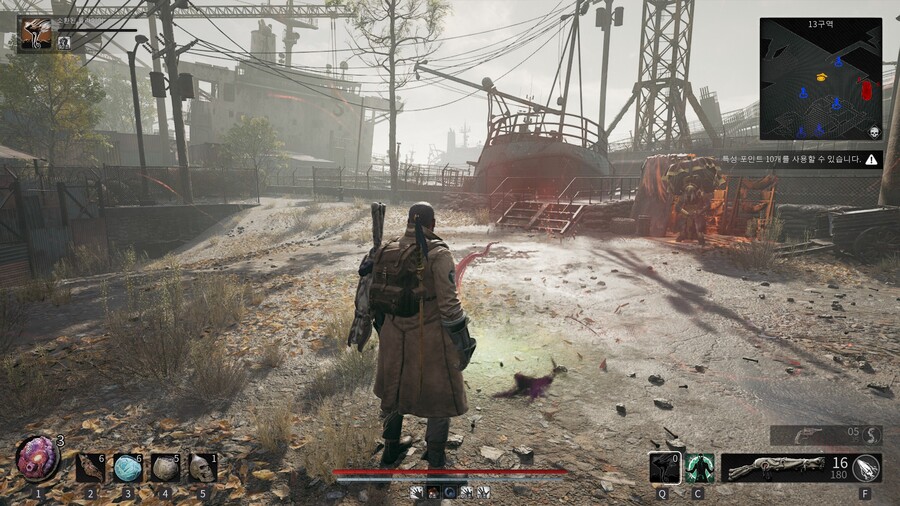
Task: Trigger the long gun's weapon mod icon
Action: 866,467
